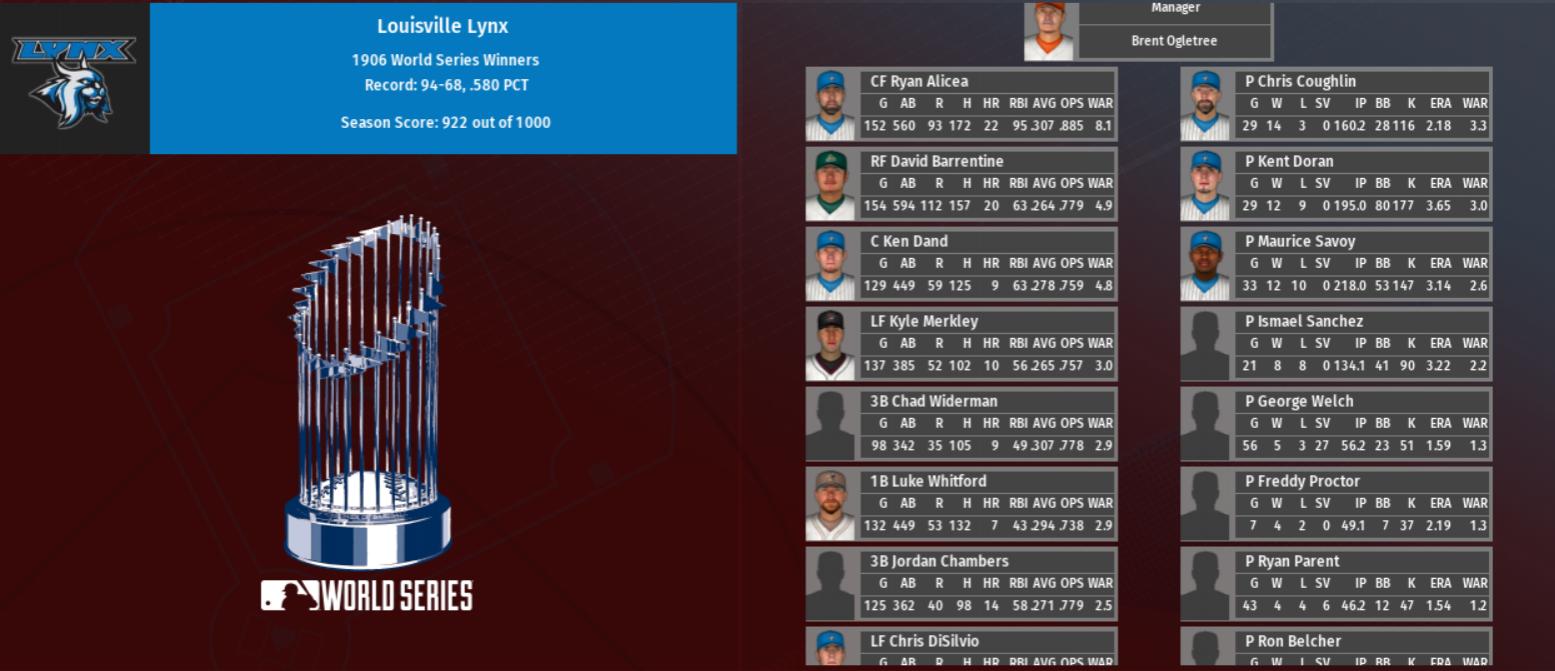
Task: Click Maurice Savoy's portrait thumbnail
Action: pos(1205,265)
